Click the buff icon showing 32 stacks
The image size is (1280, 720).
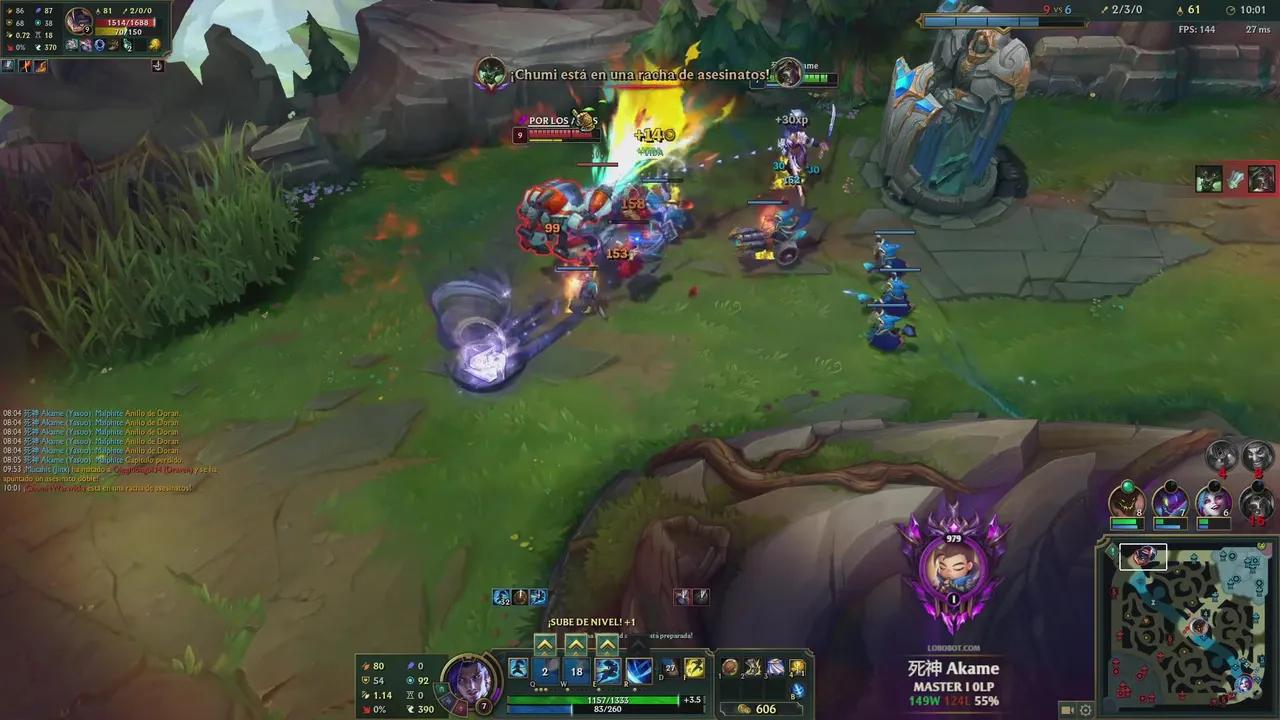pos(501,597)
